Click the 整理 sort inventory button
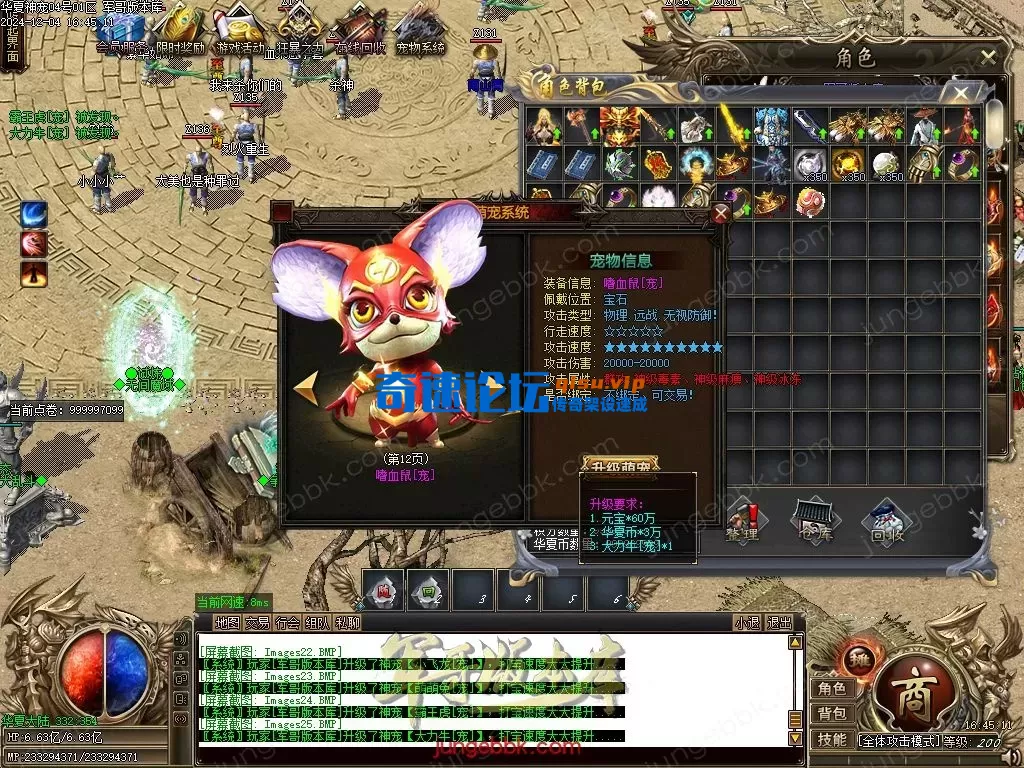The width and height of the screenshot is (1024, 768). tap(742, 520)
